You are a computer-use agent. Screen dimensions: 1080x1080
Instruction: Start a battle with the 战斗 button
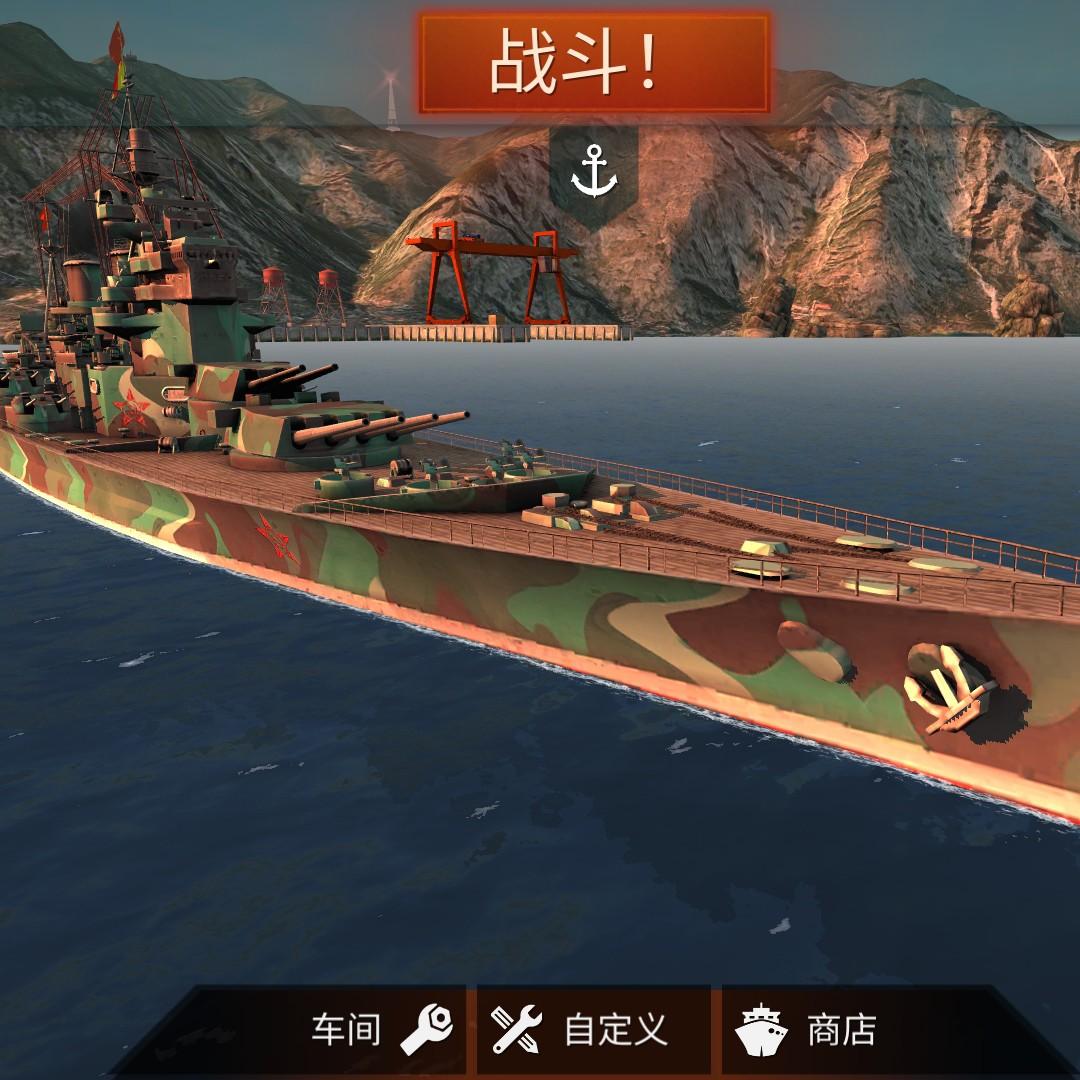click(x=594, y=64)
